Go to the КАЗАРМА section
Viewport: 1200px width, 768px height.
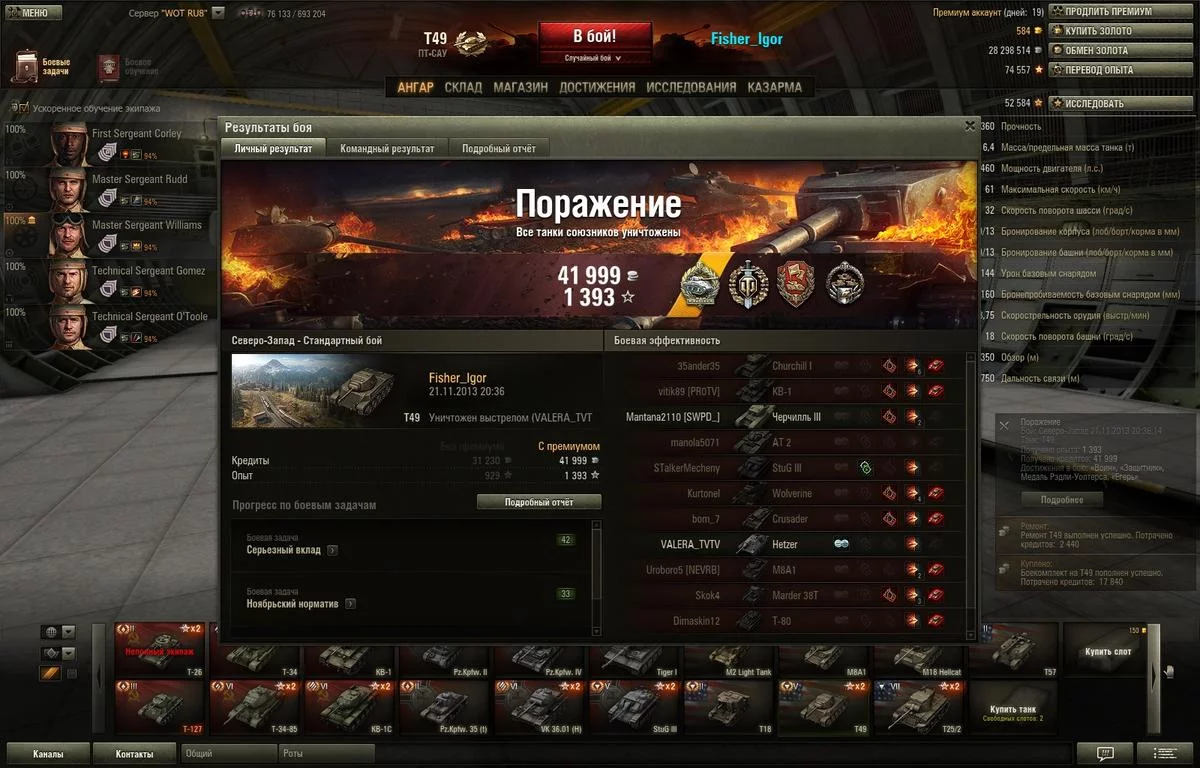click(774, 87)
